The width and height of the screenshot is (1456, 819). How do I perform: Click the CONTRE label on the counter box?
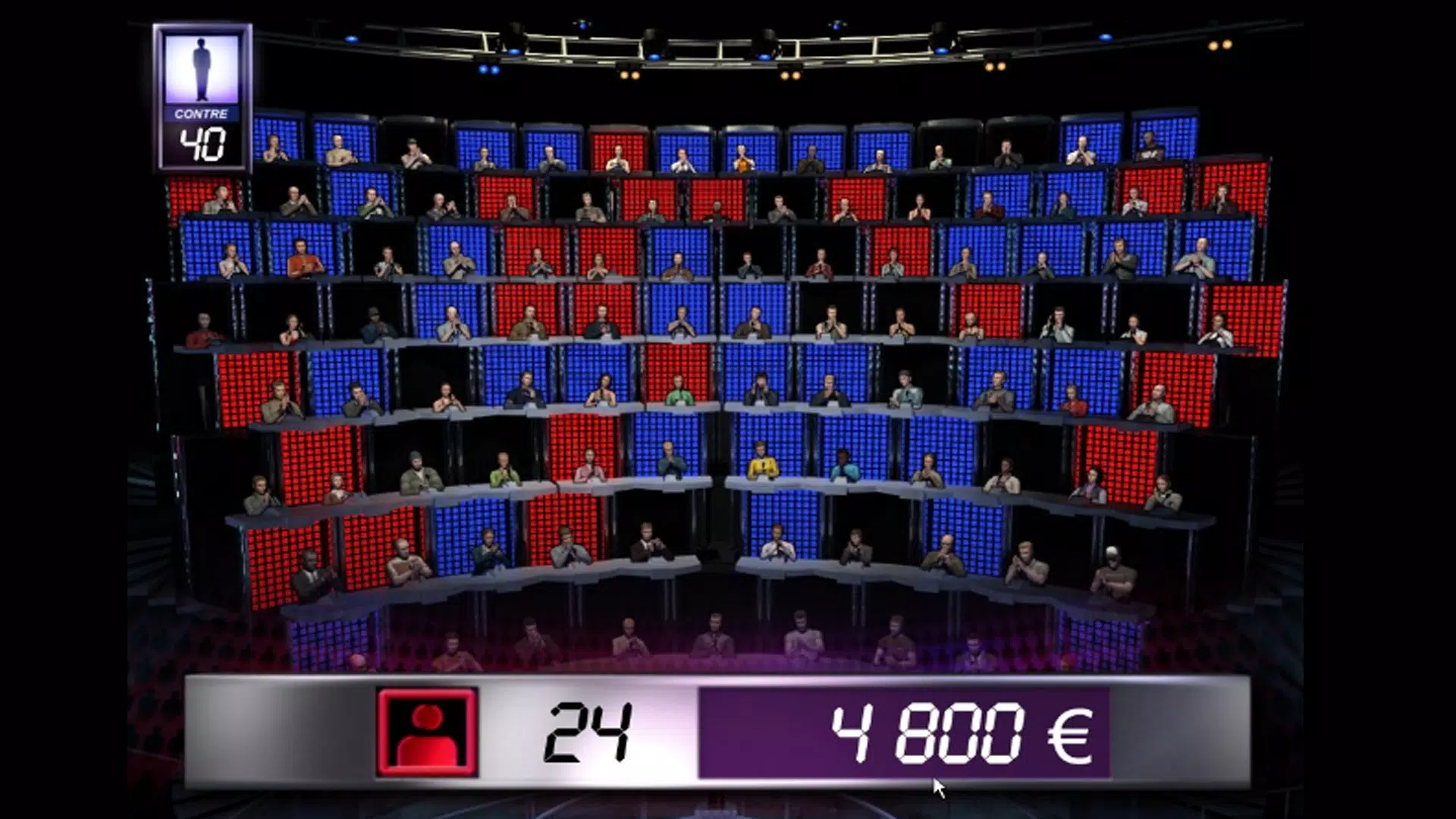200,114
